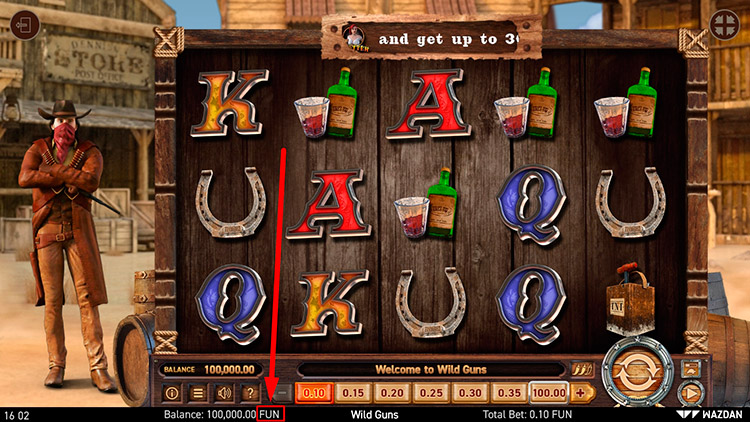Select the 0.10 bet value

click(x=315, y=393)
